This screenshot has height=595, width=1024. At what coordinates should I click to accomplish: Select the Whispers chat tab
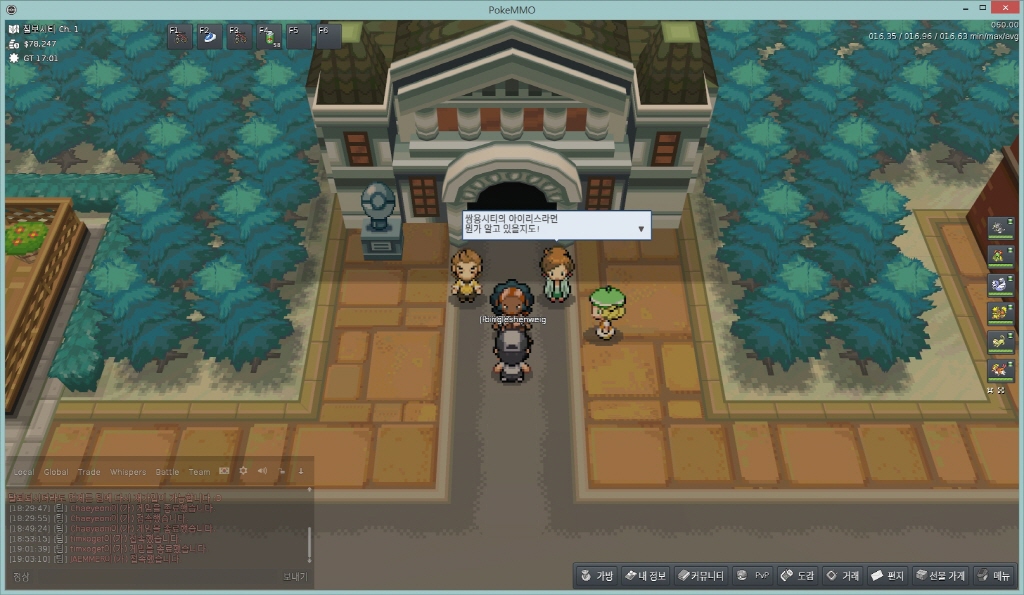(127, 472)
